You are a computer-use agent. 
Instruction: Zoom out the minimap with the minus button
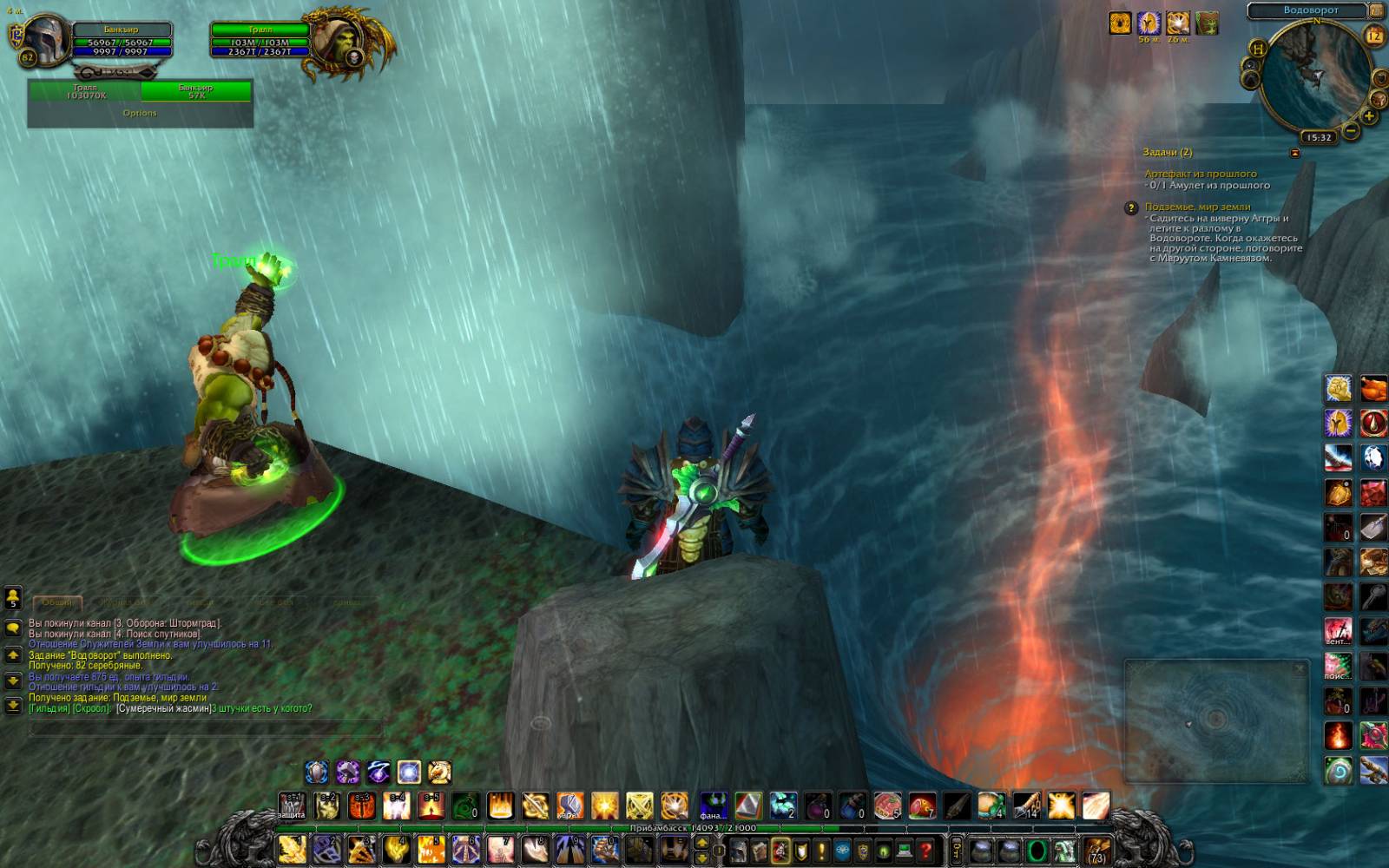point(1351,131)
